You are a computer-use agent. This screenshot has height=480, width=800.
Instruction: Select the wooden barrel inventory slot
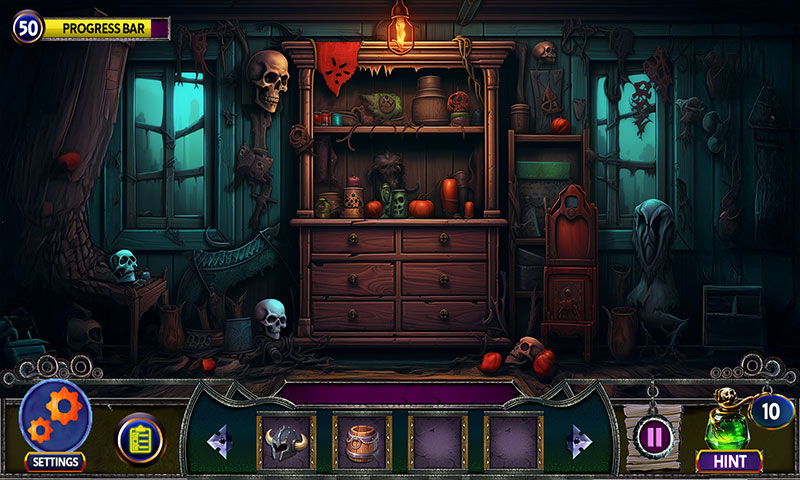click(362, 442)
